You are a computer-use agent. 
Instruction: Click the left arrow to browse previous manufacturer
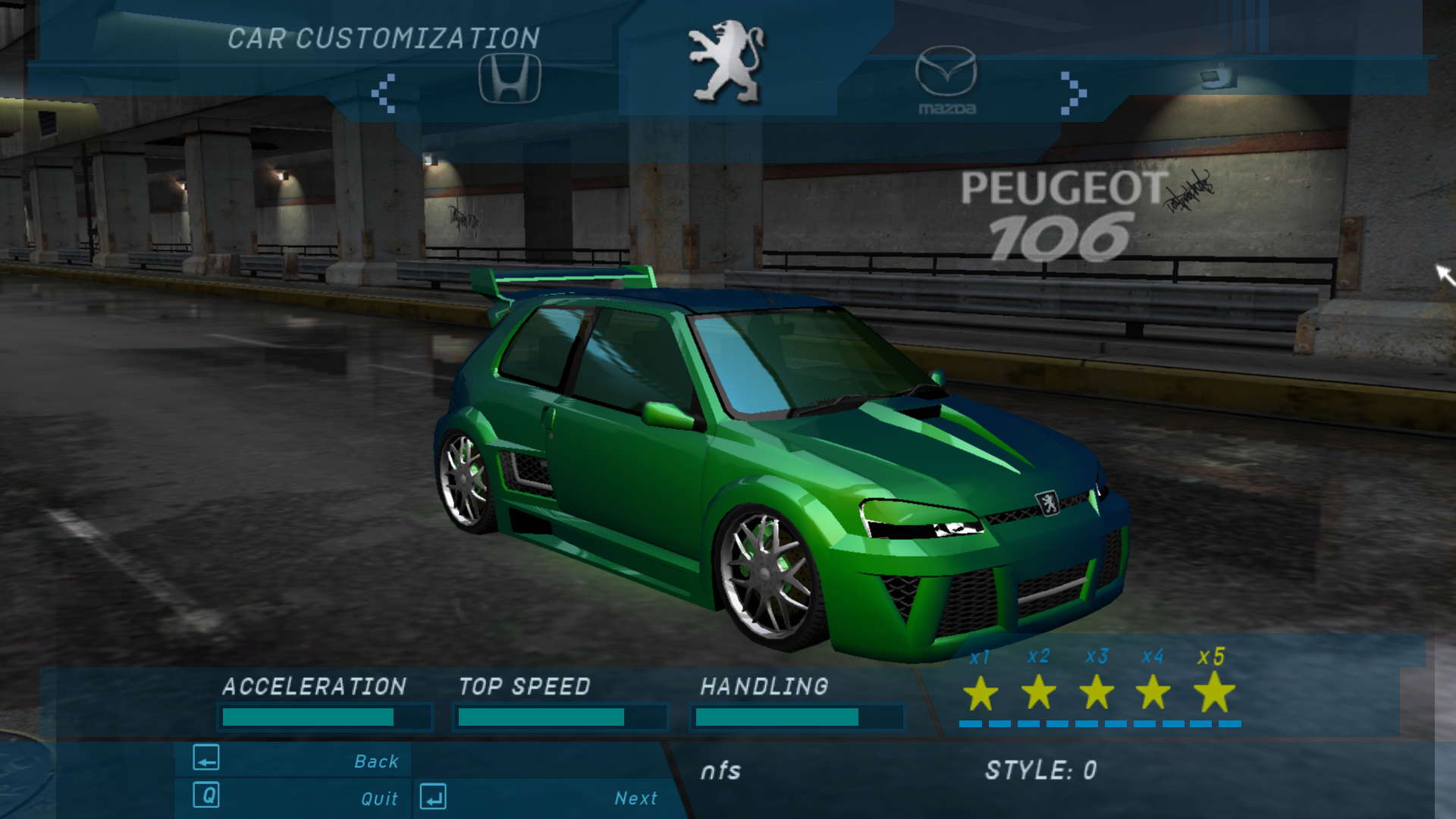tap(384, 93)
